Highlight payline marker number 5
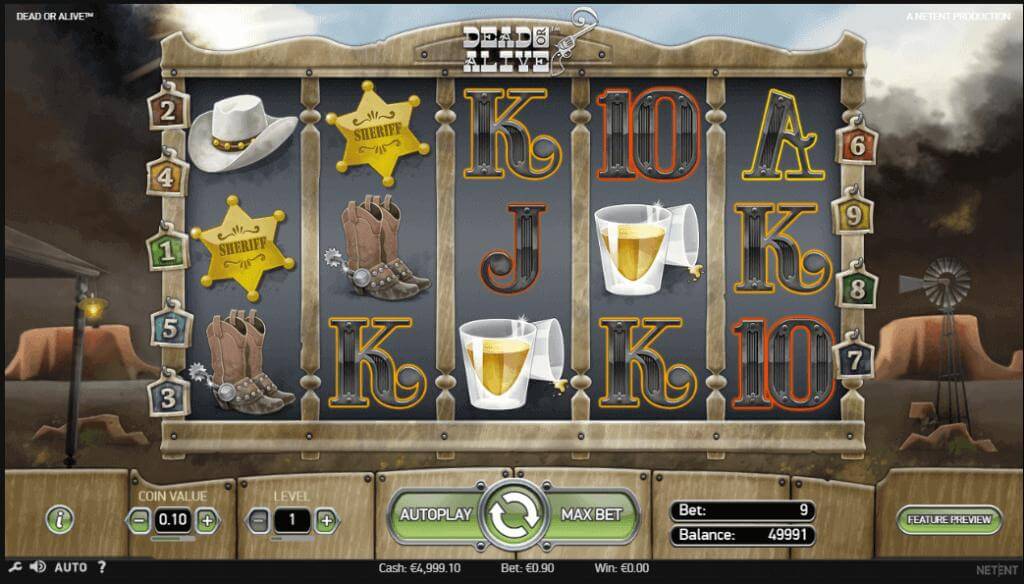1024x584 pixels. click(168, 326)
